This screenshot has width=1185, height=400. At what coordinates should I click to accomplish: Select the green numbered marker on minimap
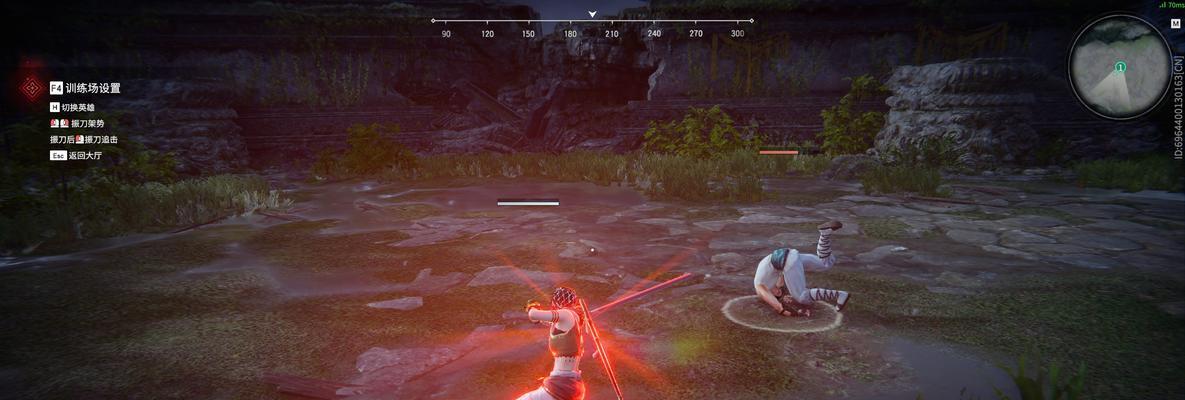coord(1120,67)
